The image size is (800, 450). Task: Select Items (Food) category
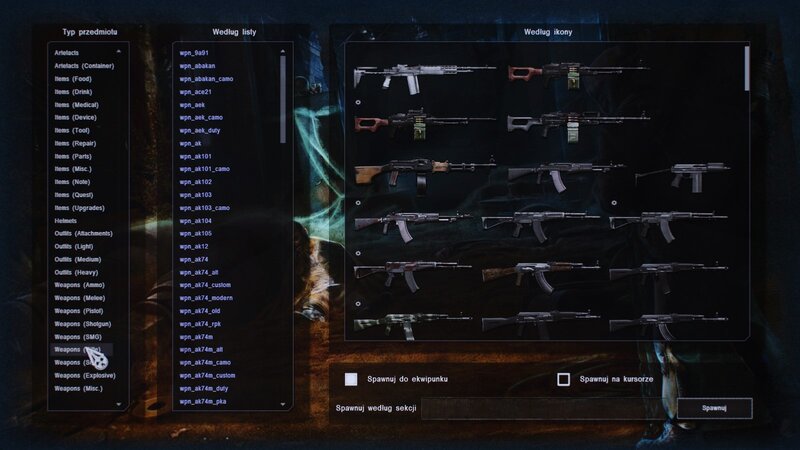(x=73, y=78)
